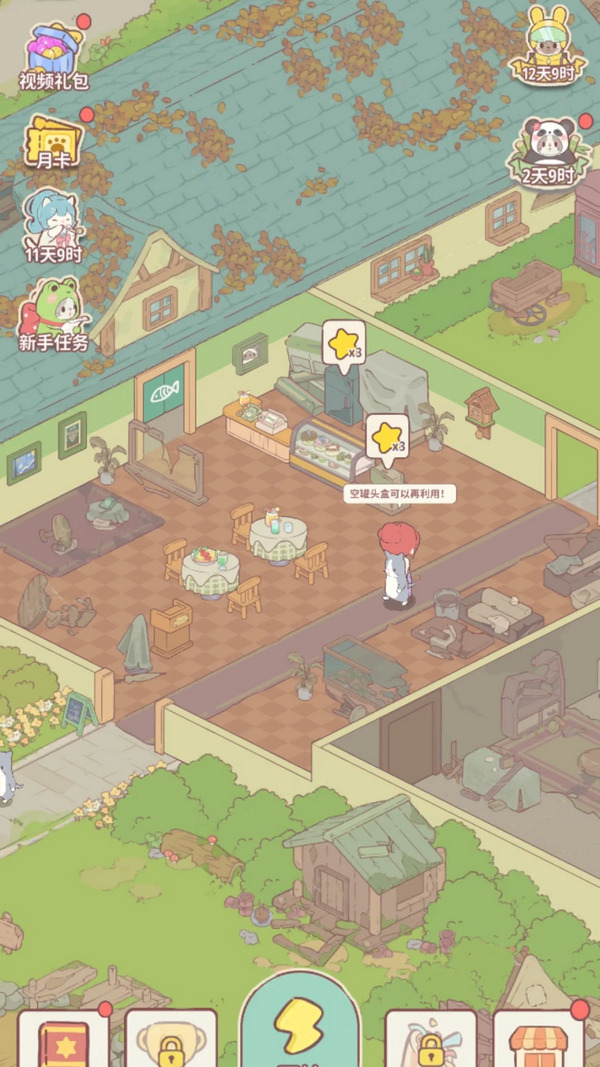
Task: Tap the central lightning bolt button
Action: point(300,1022)
